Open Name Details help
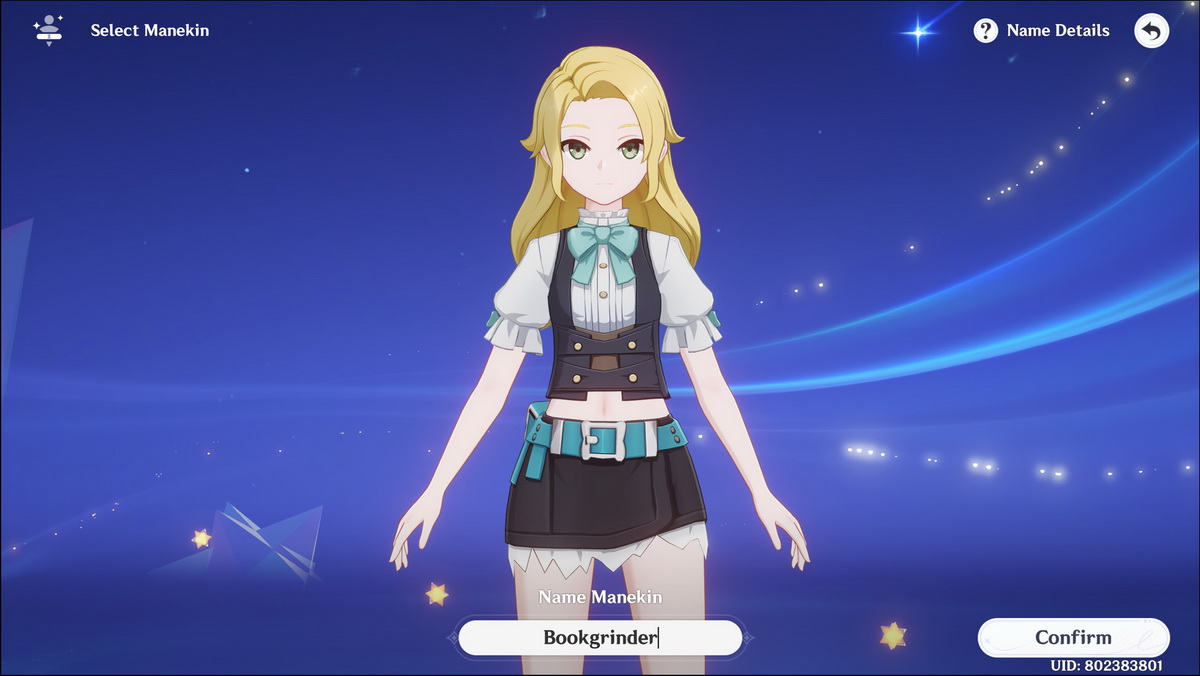This screenshot has height=676, width=1200. point(1041,30)
